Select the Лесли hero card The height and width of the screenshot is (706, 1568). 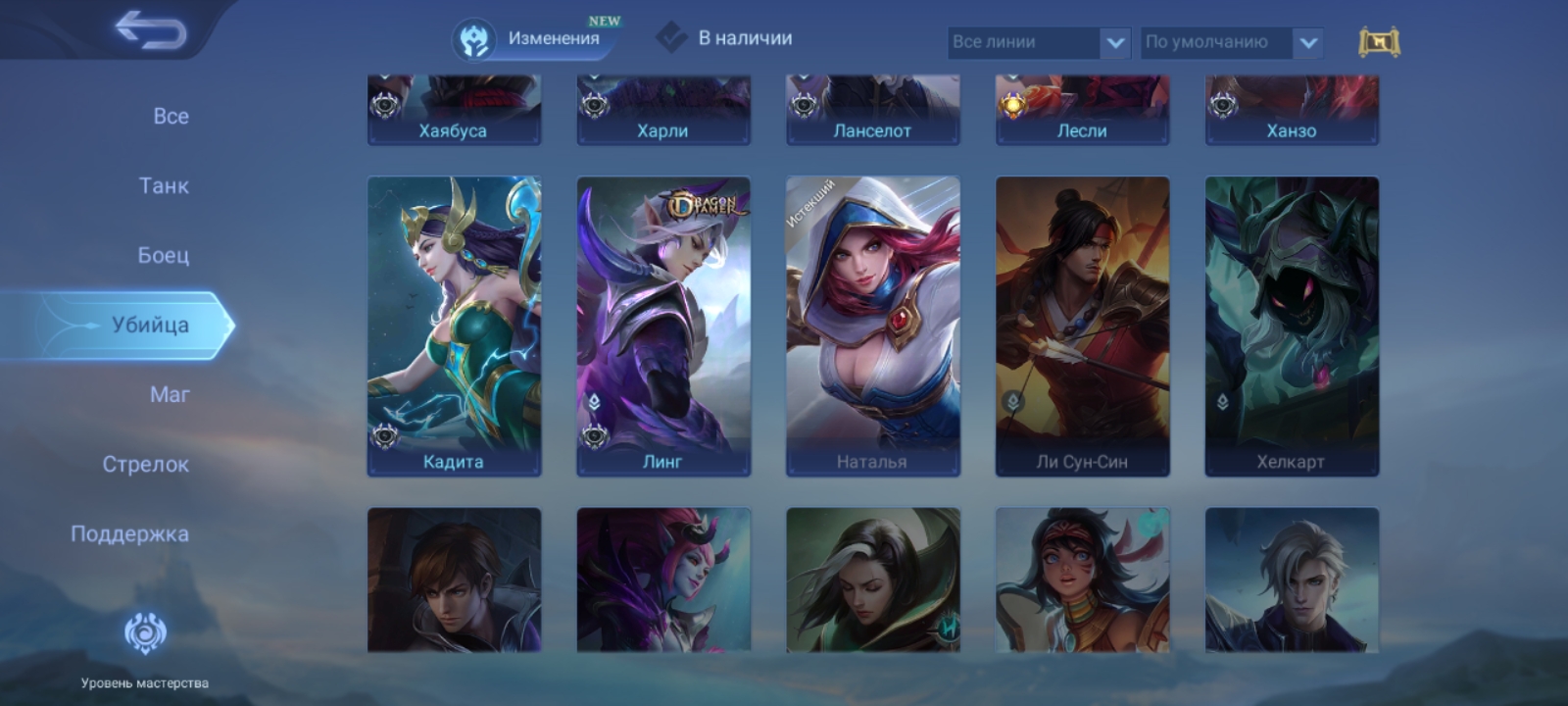(1082, 111)
